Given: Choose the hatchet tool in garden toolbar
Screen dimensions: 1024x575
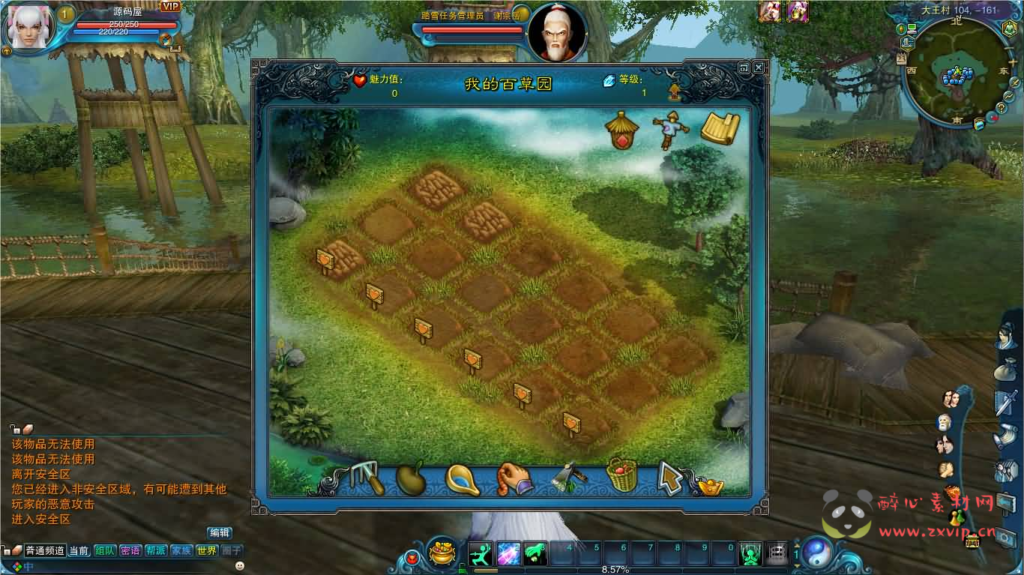Looking at the screenshot, I should pos(568,477).
